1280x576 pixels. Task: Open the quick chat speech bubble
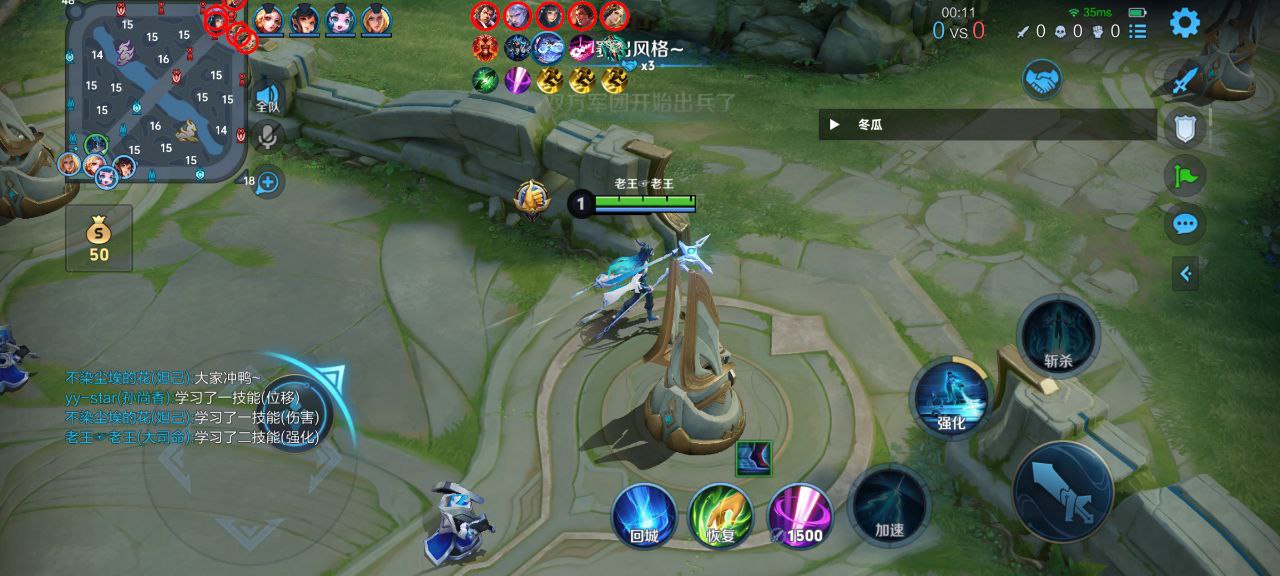click(x=1185, y=224)
